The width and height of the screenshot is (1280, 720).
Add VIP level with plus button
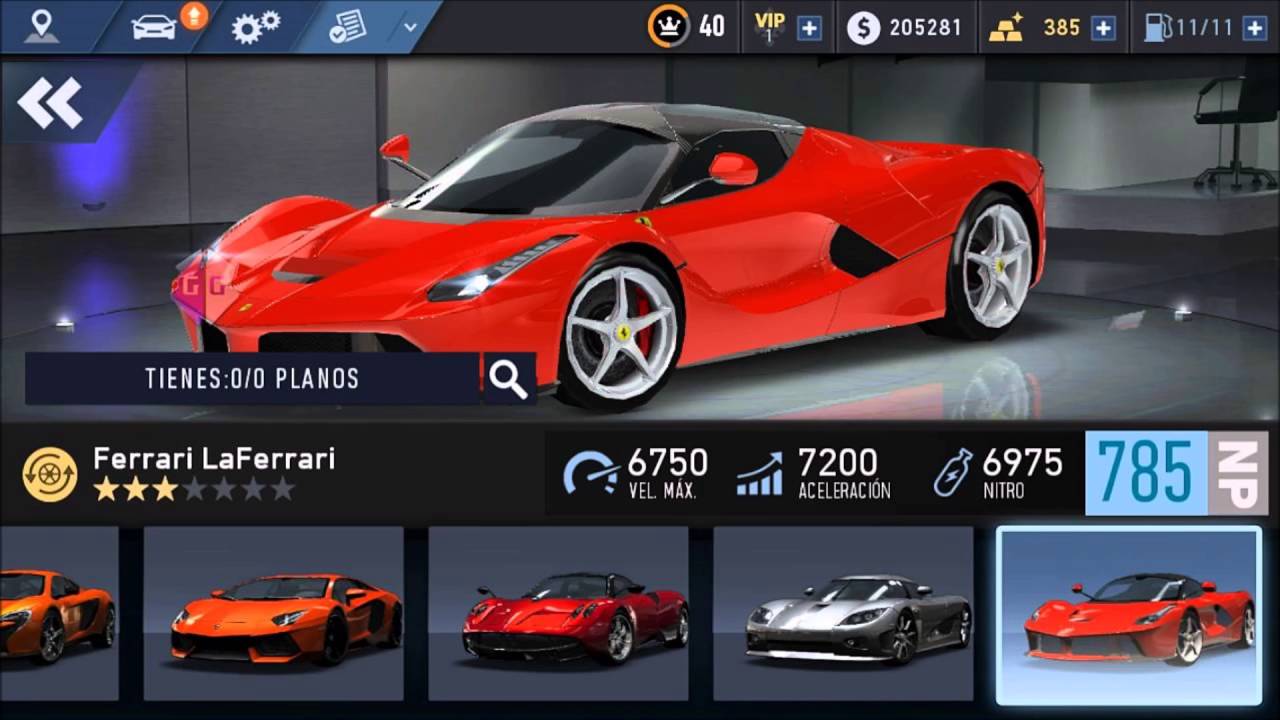coord(809,28)
